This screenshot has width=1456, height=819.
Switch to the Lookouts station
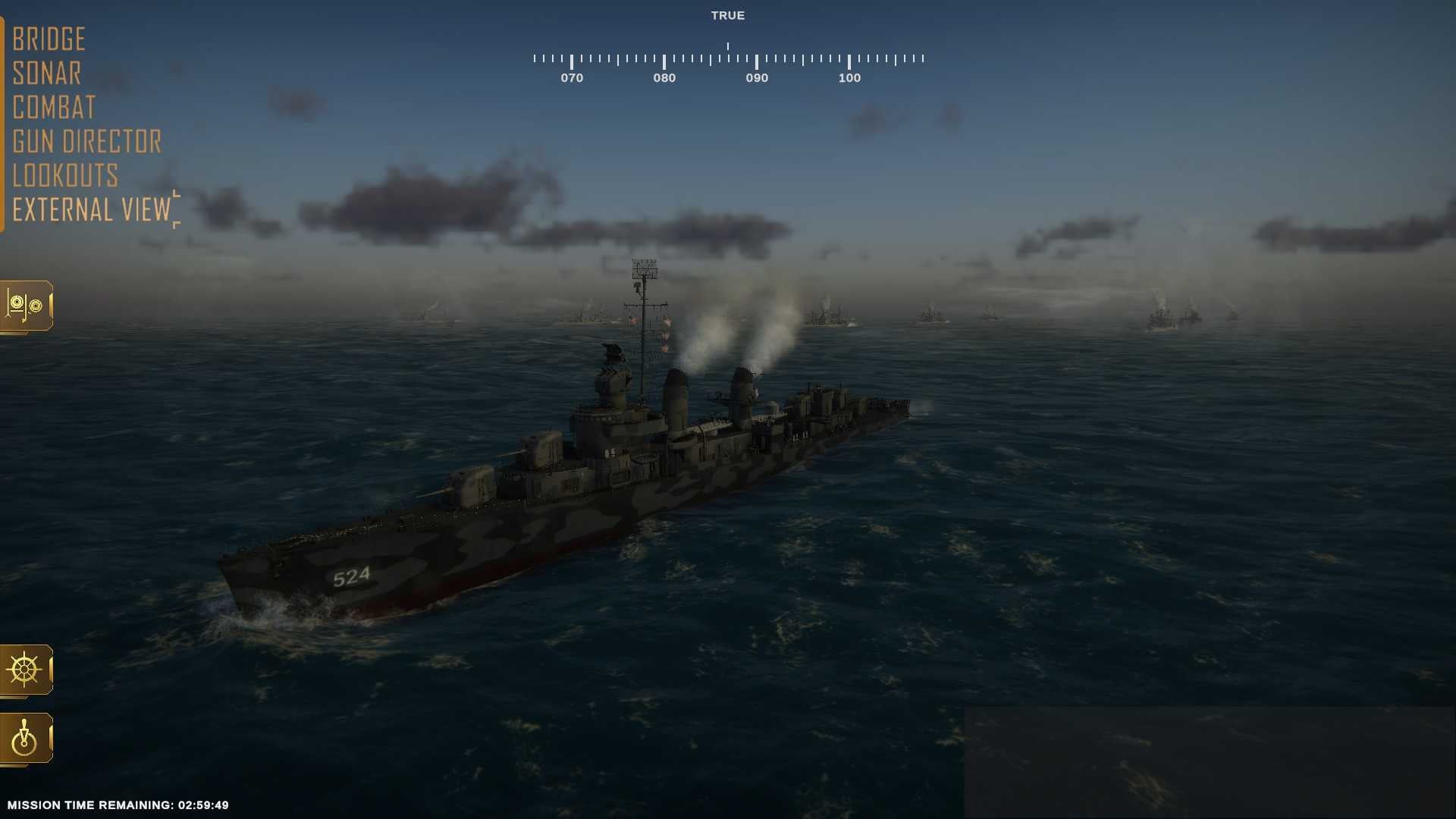coord(65,175)
